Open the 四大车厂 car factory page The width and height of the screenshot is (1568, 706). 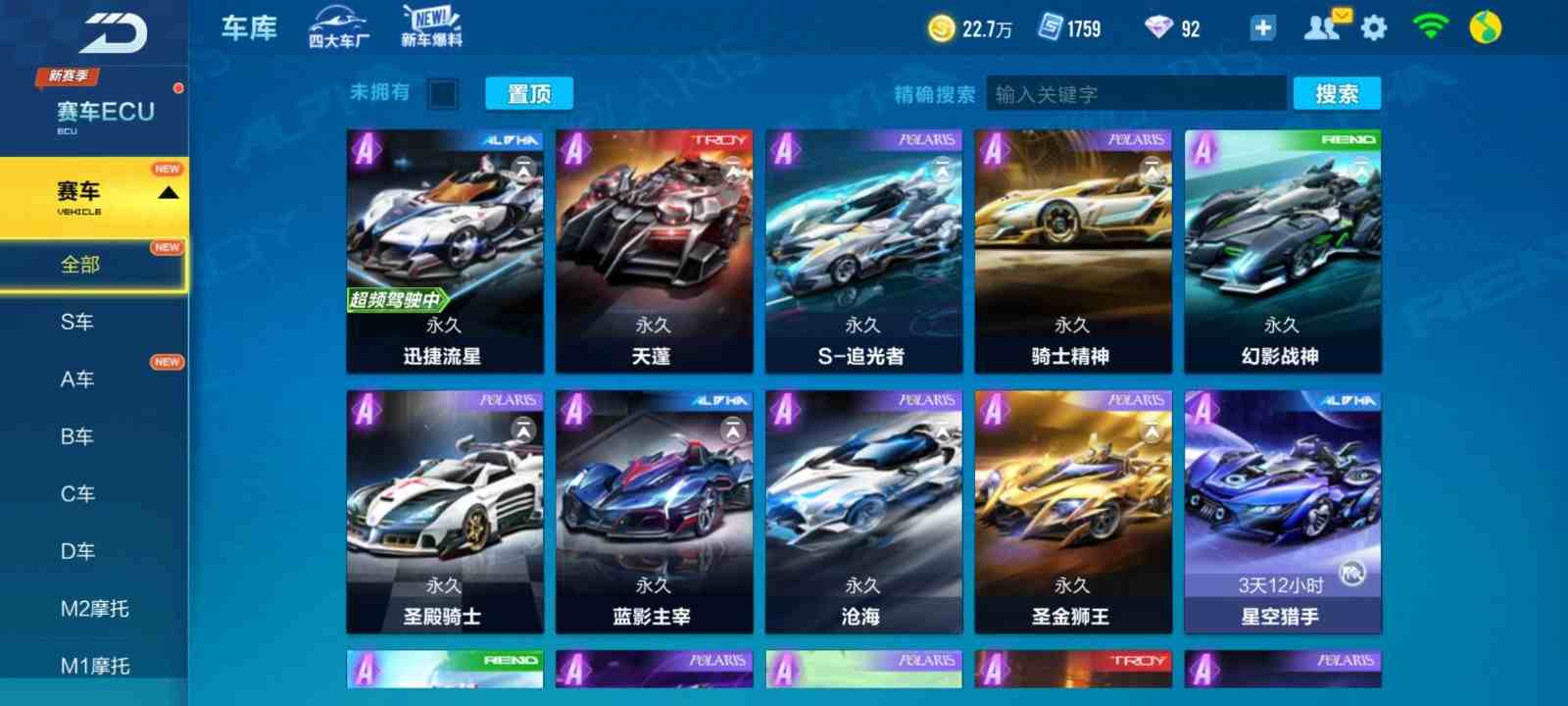point(337,26)
